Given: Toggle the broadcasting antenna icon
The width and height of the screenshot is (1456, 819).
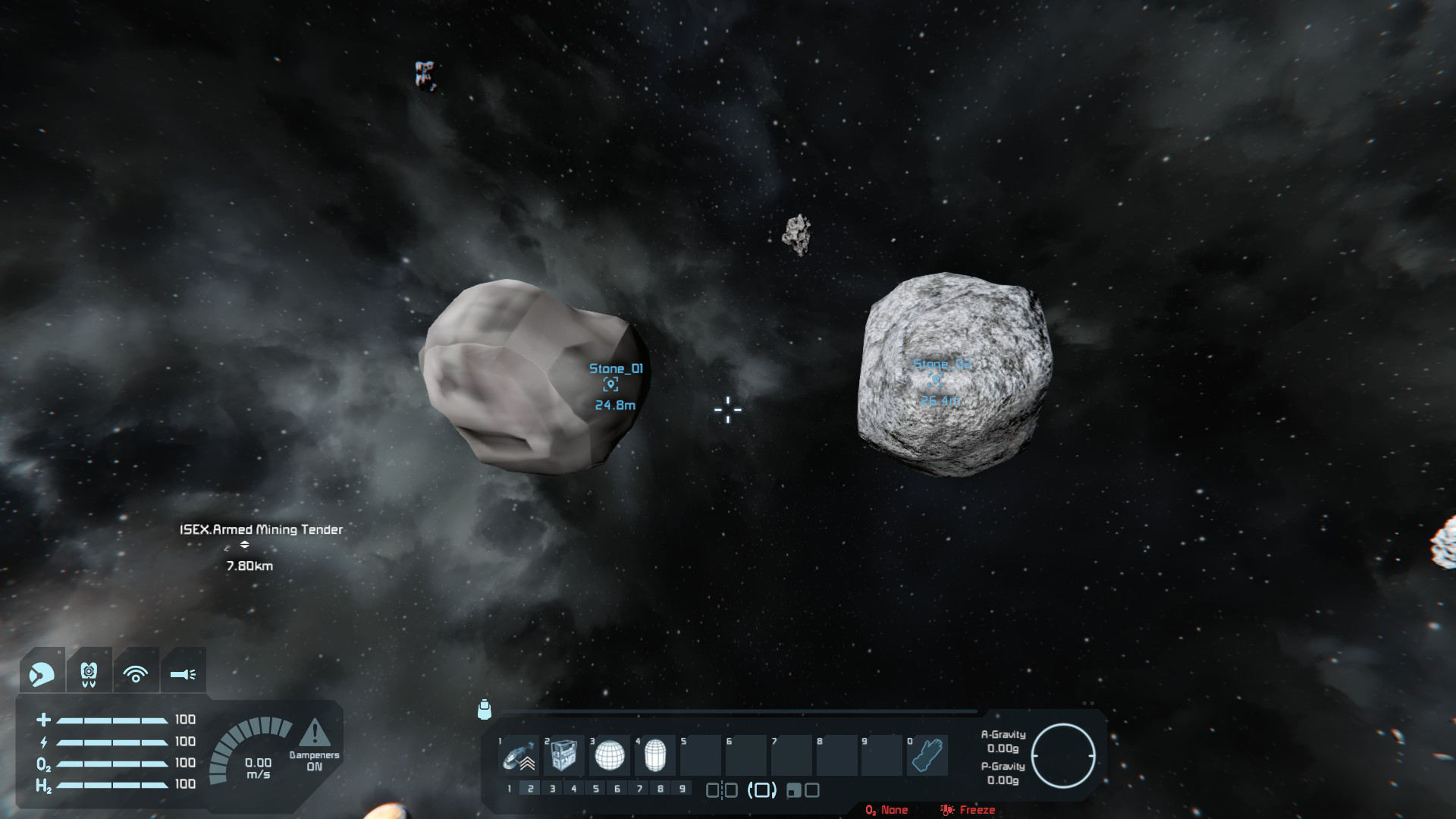Looking at the screenshot, I should [x=136, y=673].
